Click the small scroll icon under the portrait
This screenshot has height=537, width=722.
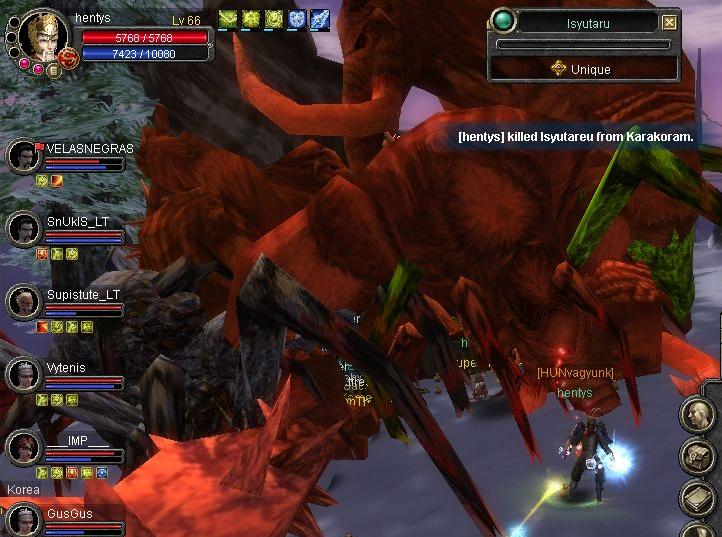pyautogui.click(x=54, y=71)
